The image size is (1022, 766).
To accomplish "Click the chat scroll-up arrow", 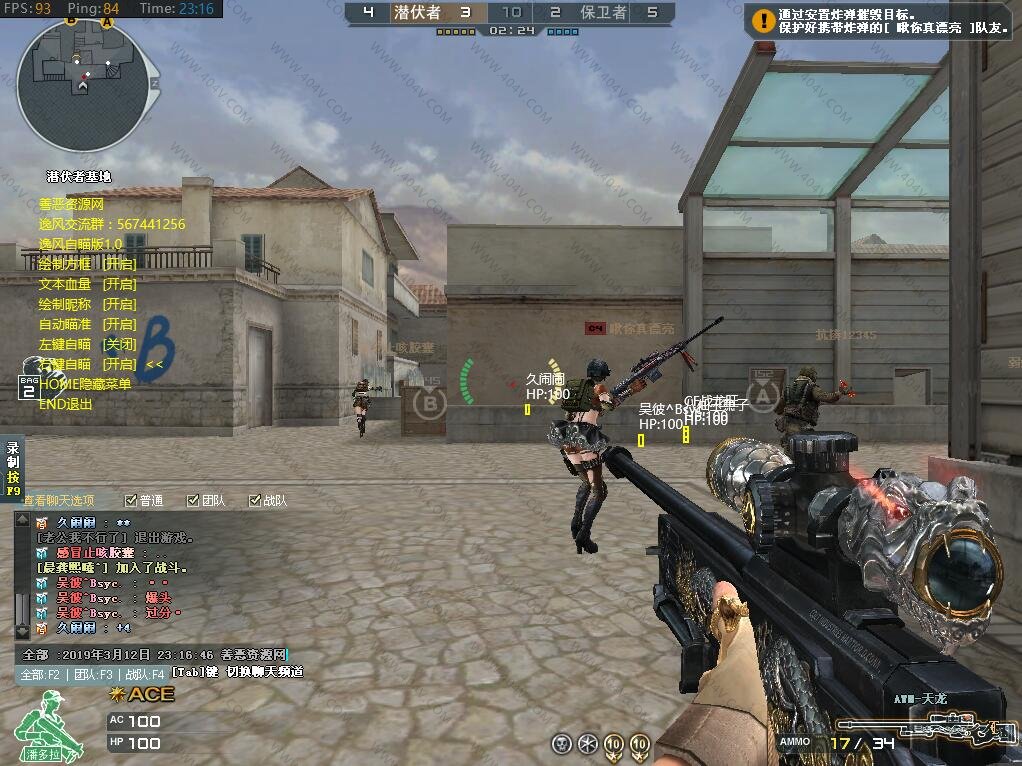I will tap(22, 521).
